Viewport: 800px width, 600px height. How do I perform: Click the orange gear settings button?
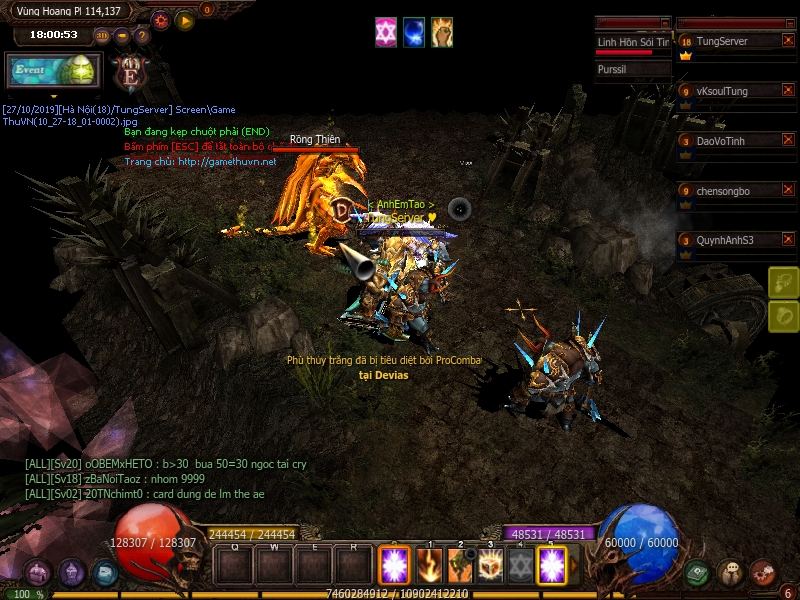(x=161, y=20)
